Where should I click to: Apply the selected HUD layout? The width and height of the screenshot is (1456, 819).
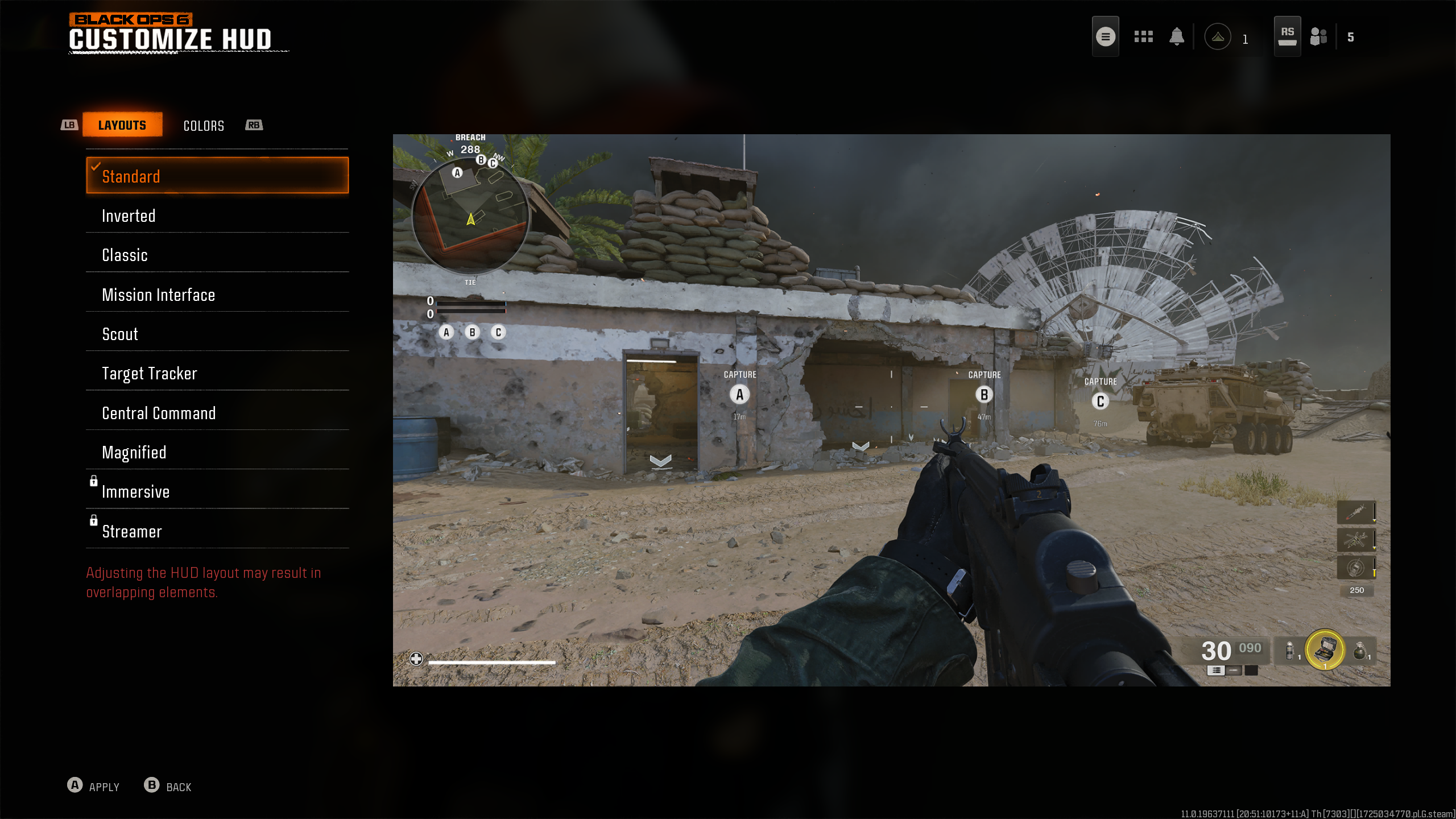(x=94, y=787)
